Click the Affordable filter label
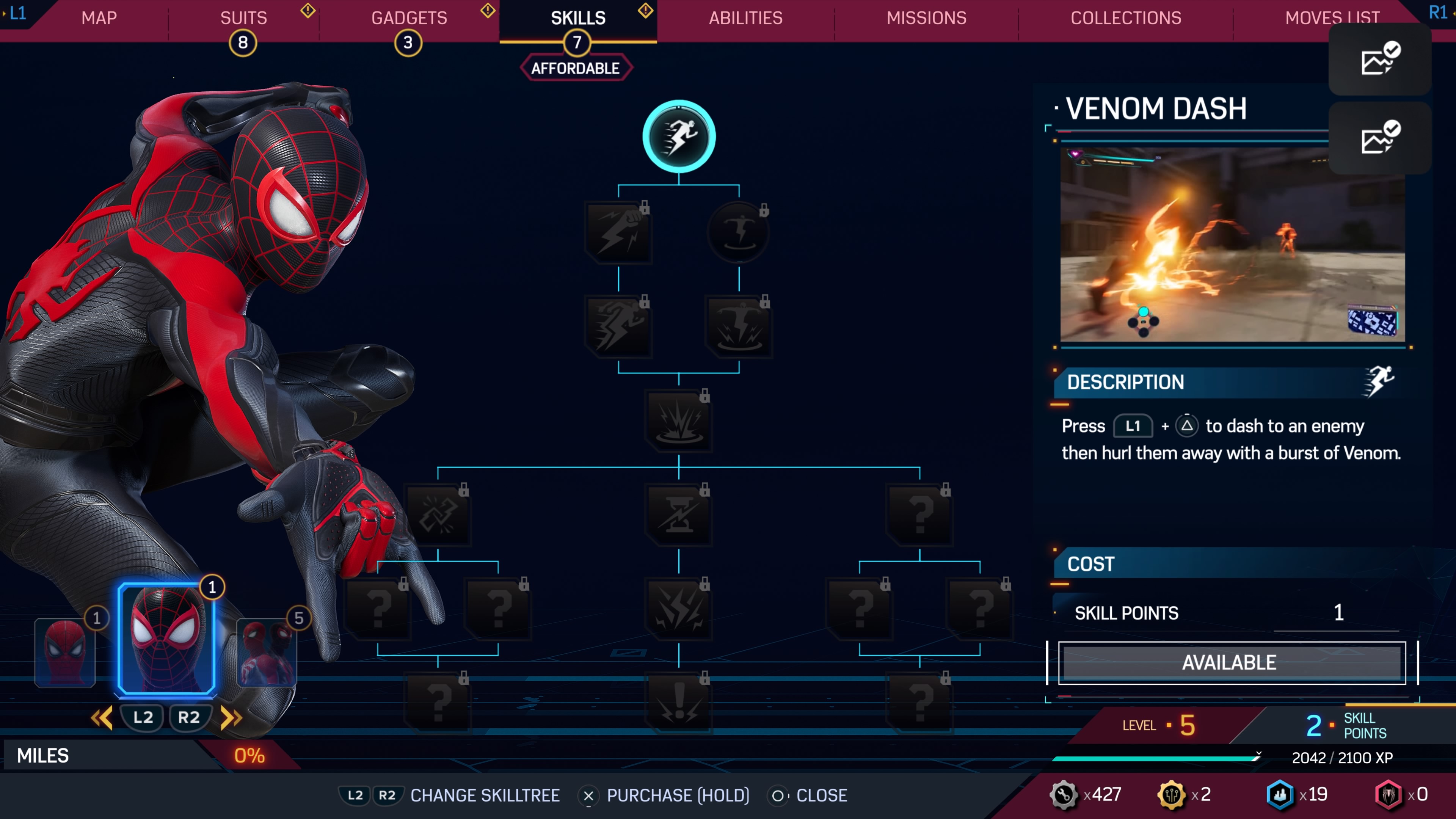 [x=576, y=68]
